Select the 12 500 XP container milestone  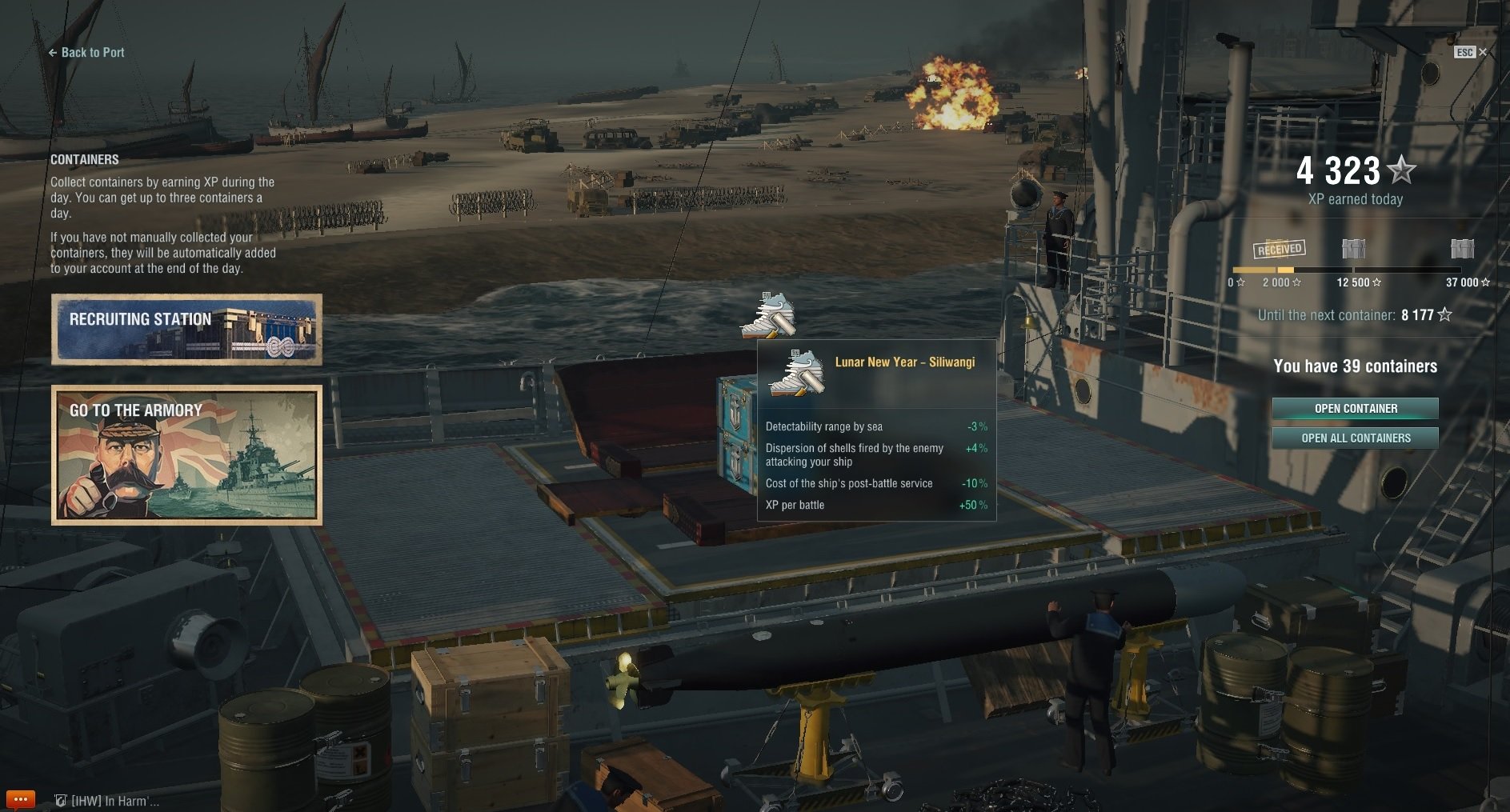1353,250
